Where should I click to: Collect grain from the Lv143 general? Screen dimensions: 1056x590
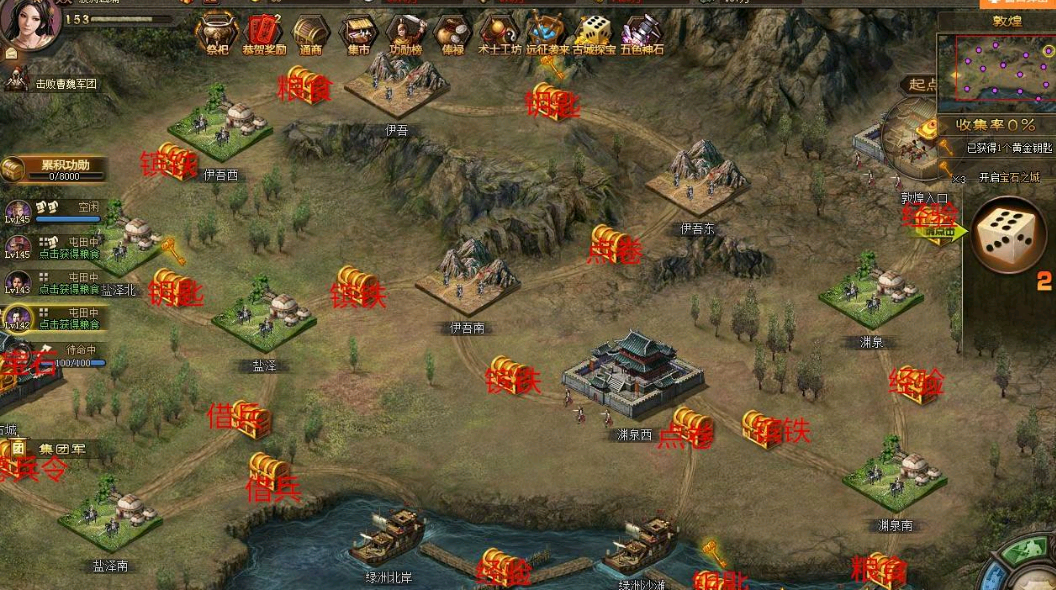[55, 282]
